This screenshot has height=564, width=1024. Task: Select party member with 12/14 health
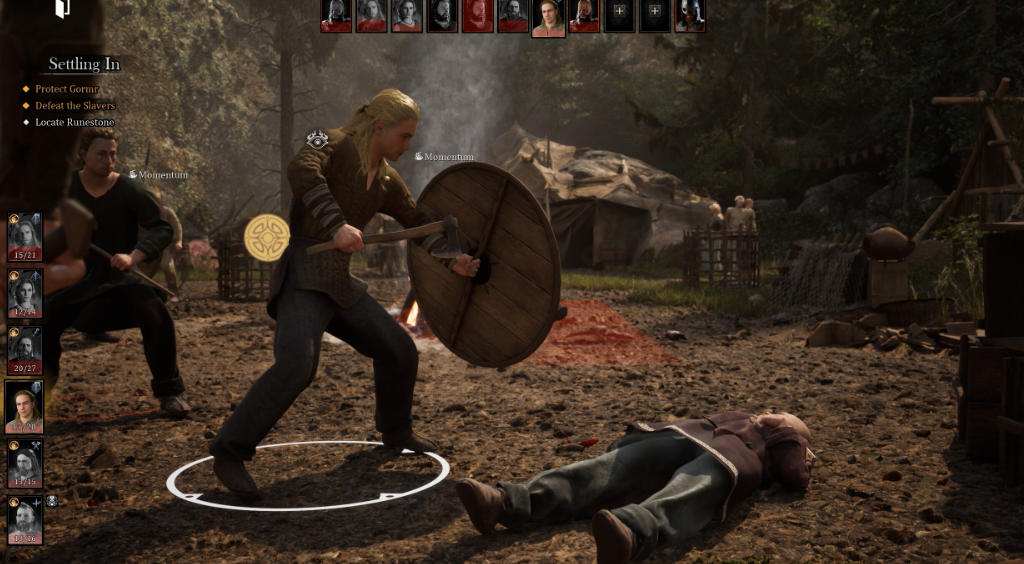pyautogui.click(x=25, y=292)
